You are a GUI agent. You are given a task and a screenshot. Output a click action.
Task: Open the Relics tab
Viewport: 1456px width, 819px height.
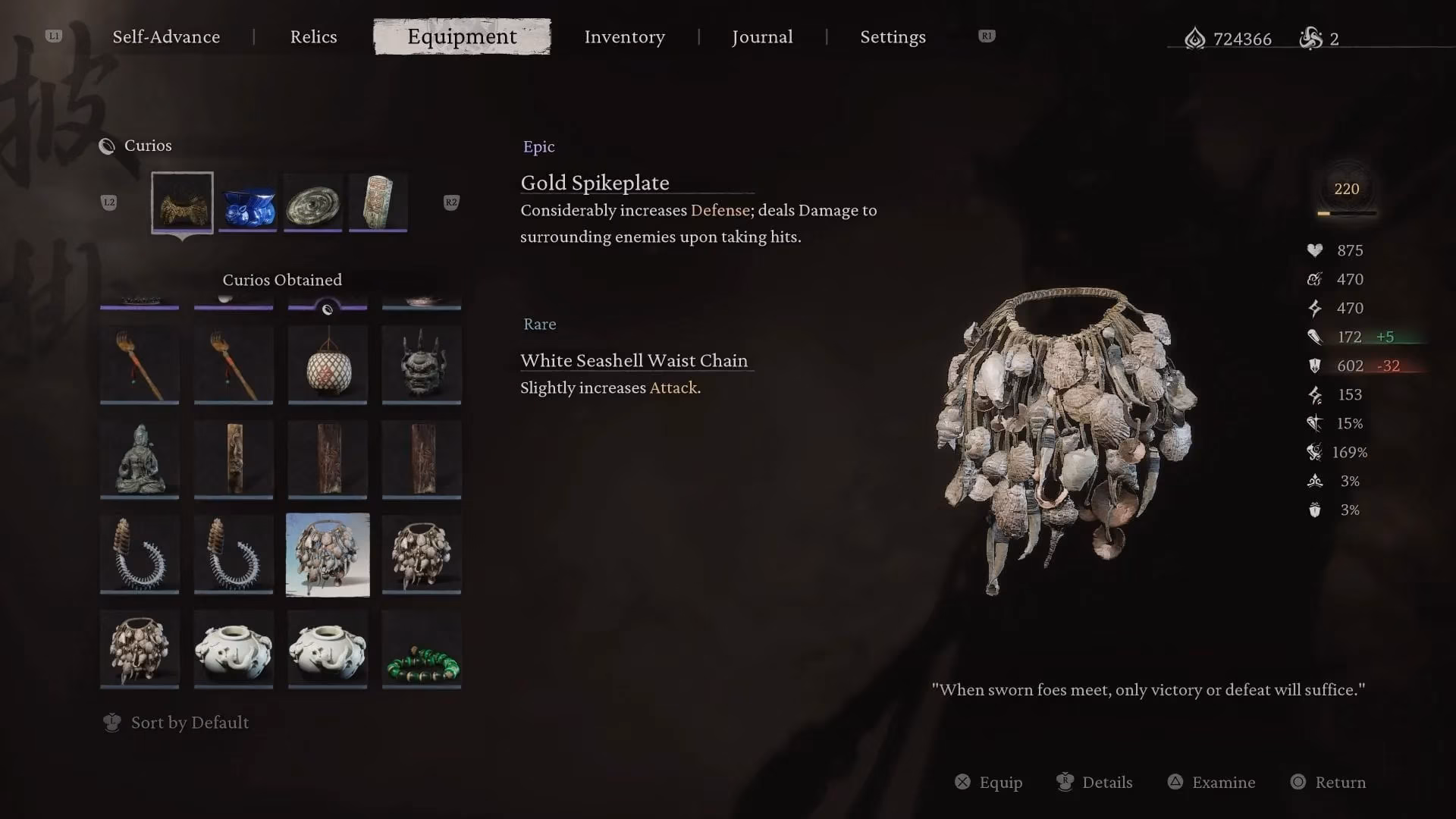(x=313, y=36)
